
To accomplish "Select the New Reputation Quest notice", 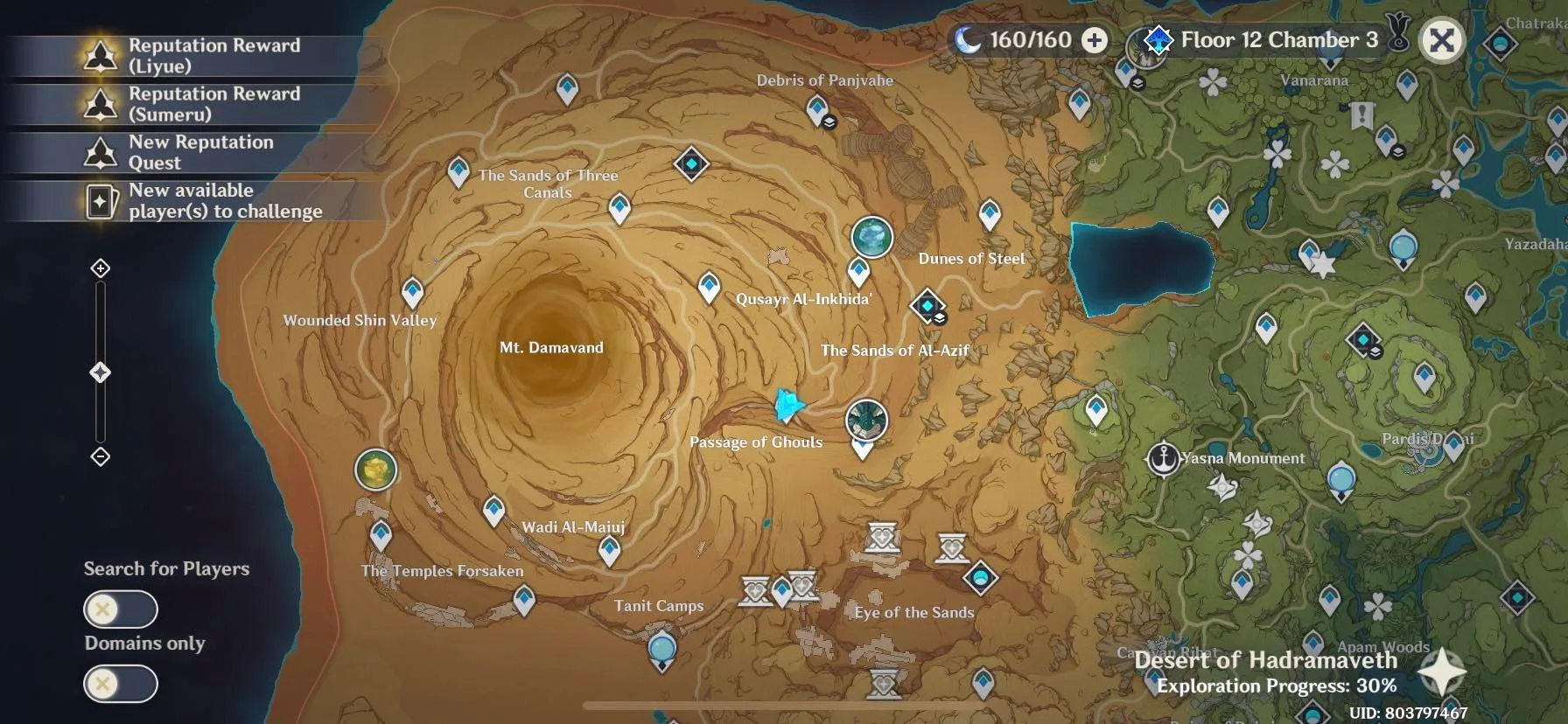I will [192, 152].
